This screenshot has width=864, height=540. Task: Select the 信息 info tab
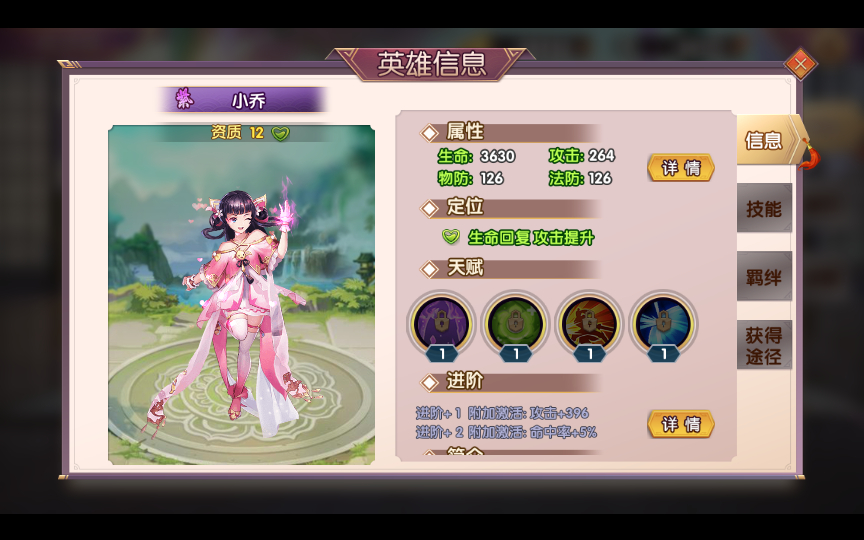766,140
